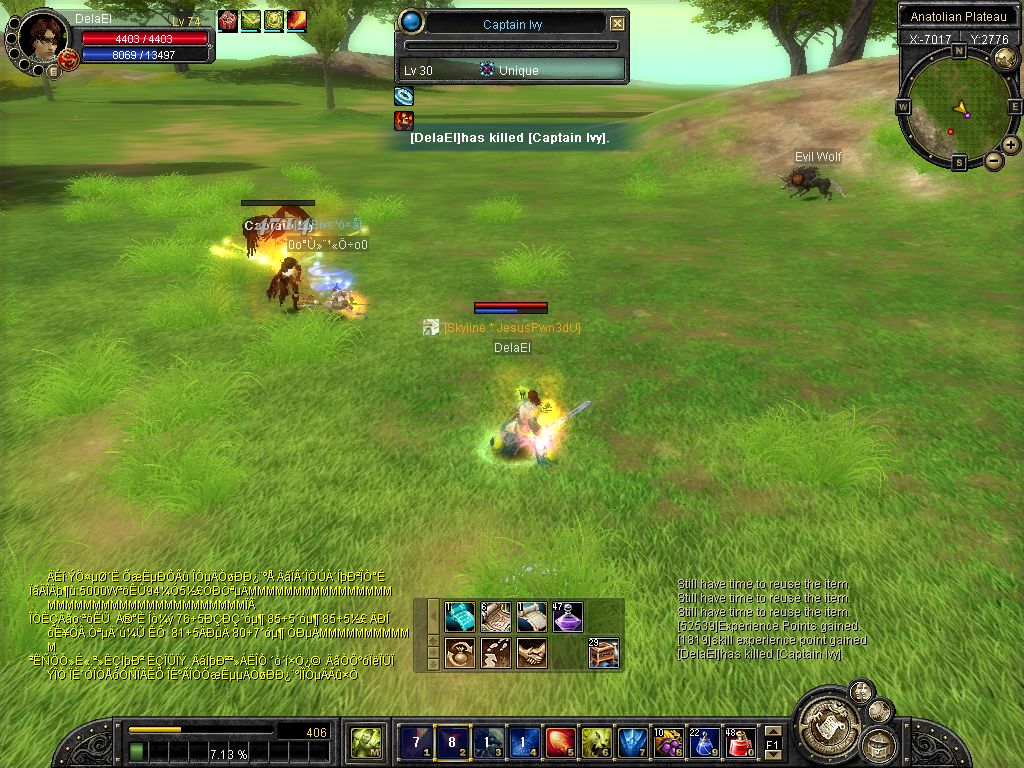Cast the blue crystal skill in slot 7
Viewport: 1024px width, 768px height.
(632, 742)
